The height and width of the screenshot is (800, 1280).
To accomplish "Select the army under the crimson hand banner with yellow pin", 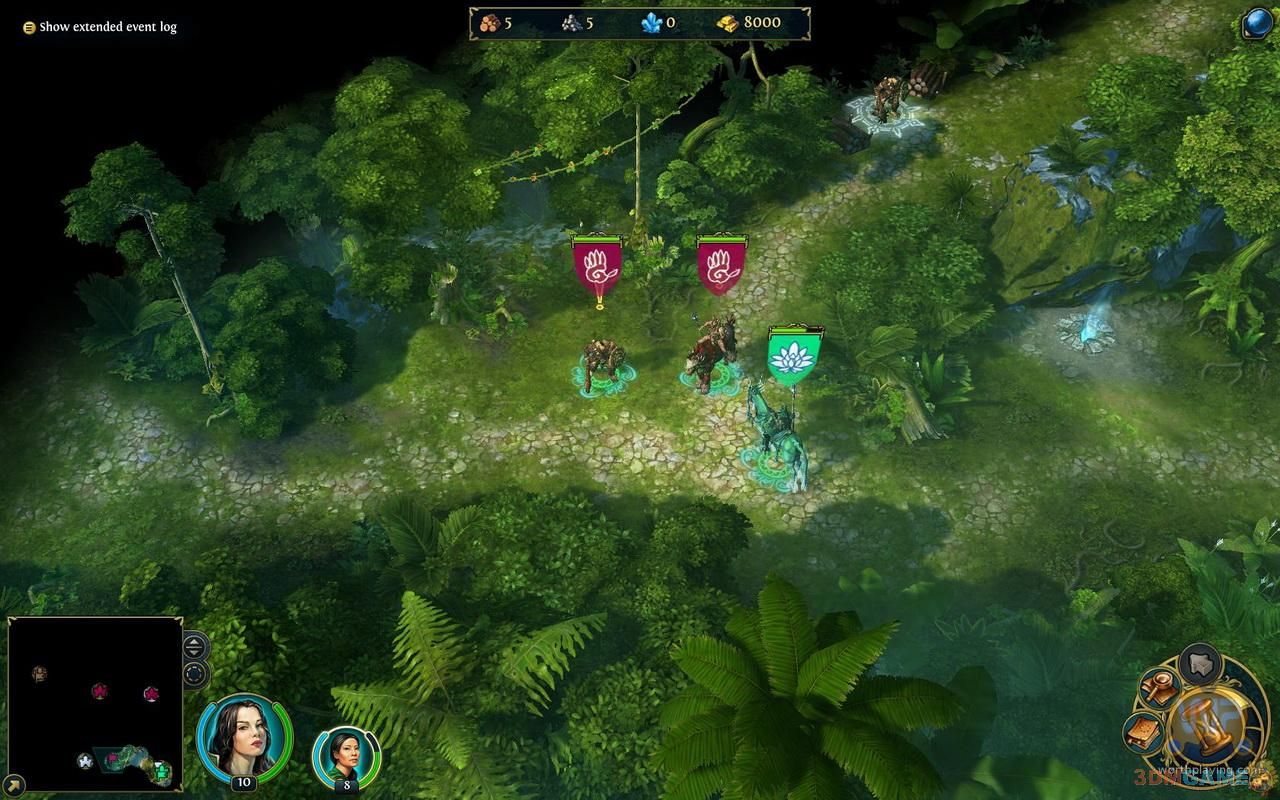I will coord(605,365).
